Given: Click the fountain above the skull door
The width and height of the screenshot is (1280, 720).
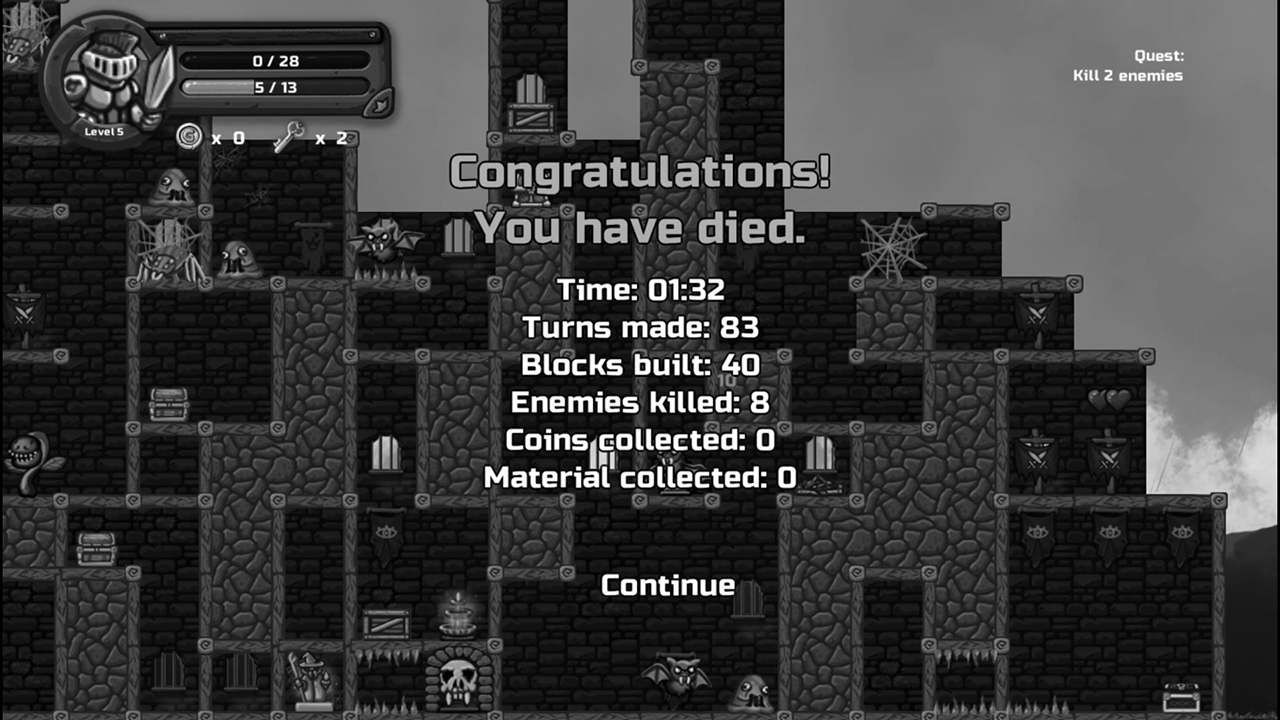Looking at the screenshot, I should [x=455, y=618].
